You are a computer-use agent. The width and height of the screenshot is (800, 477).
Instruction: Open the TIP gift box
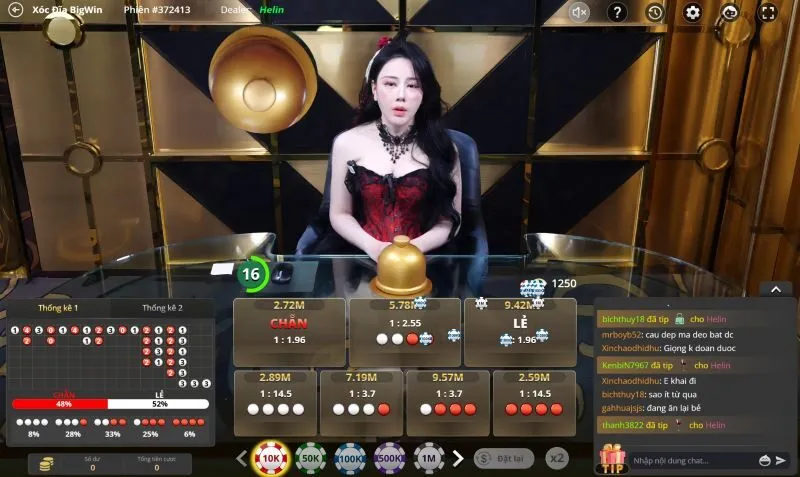[x=611, y=459]
